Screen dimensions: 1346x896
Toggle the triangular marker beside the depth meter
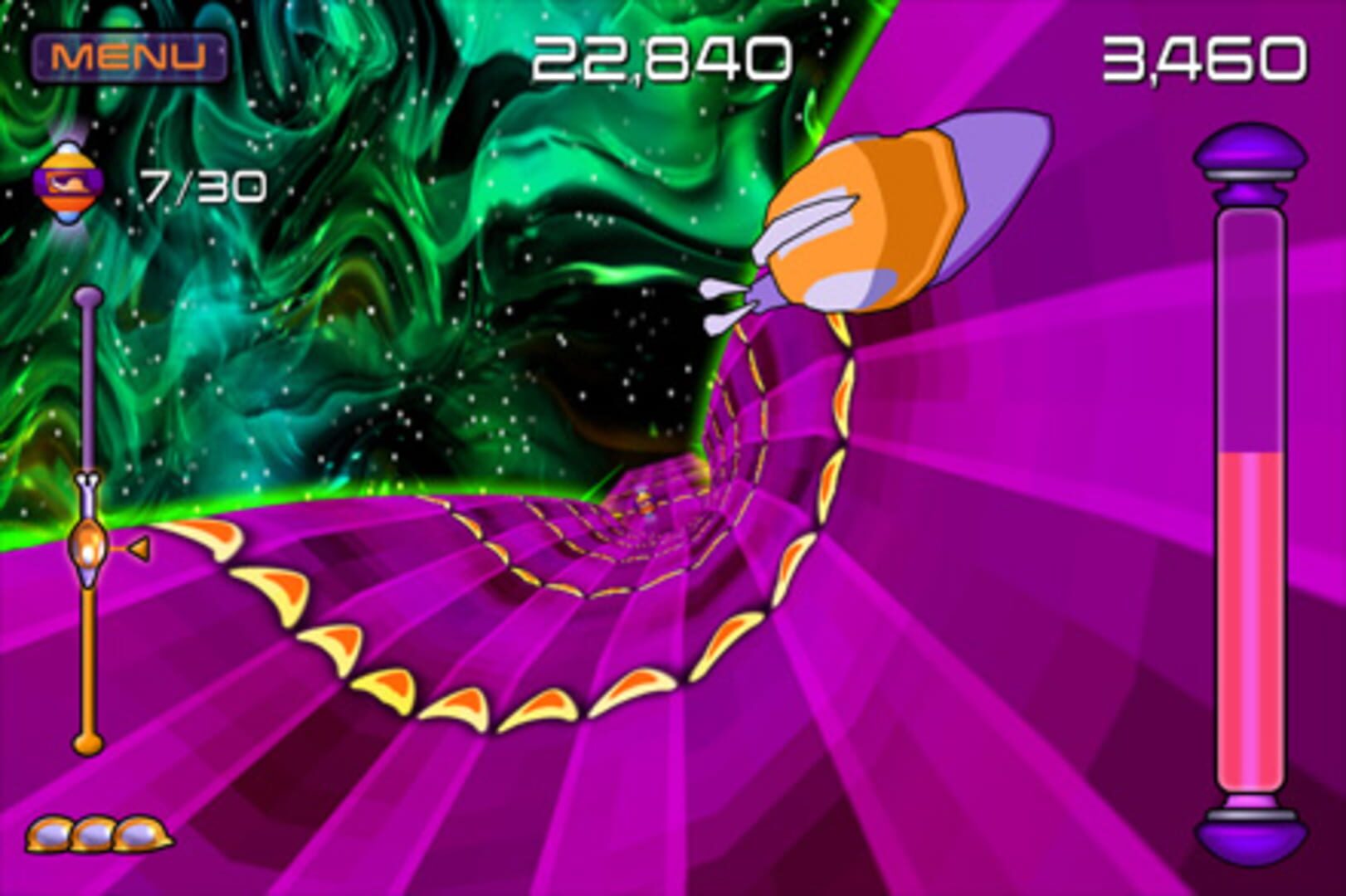[139, 548]
